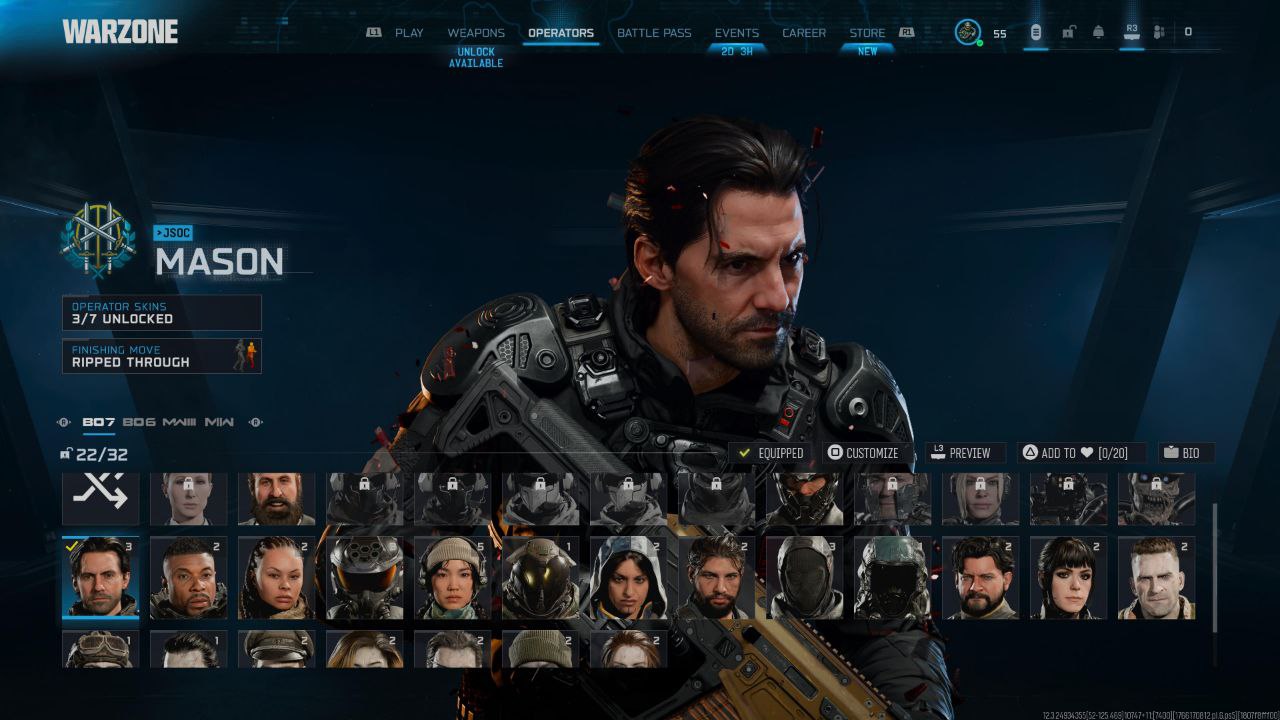This screenshot has height=720, width=1280.
Task: Pick the woman with black bangs operator
Action: click(x=1069, y=578)
